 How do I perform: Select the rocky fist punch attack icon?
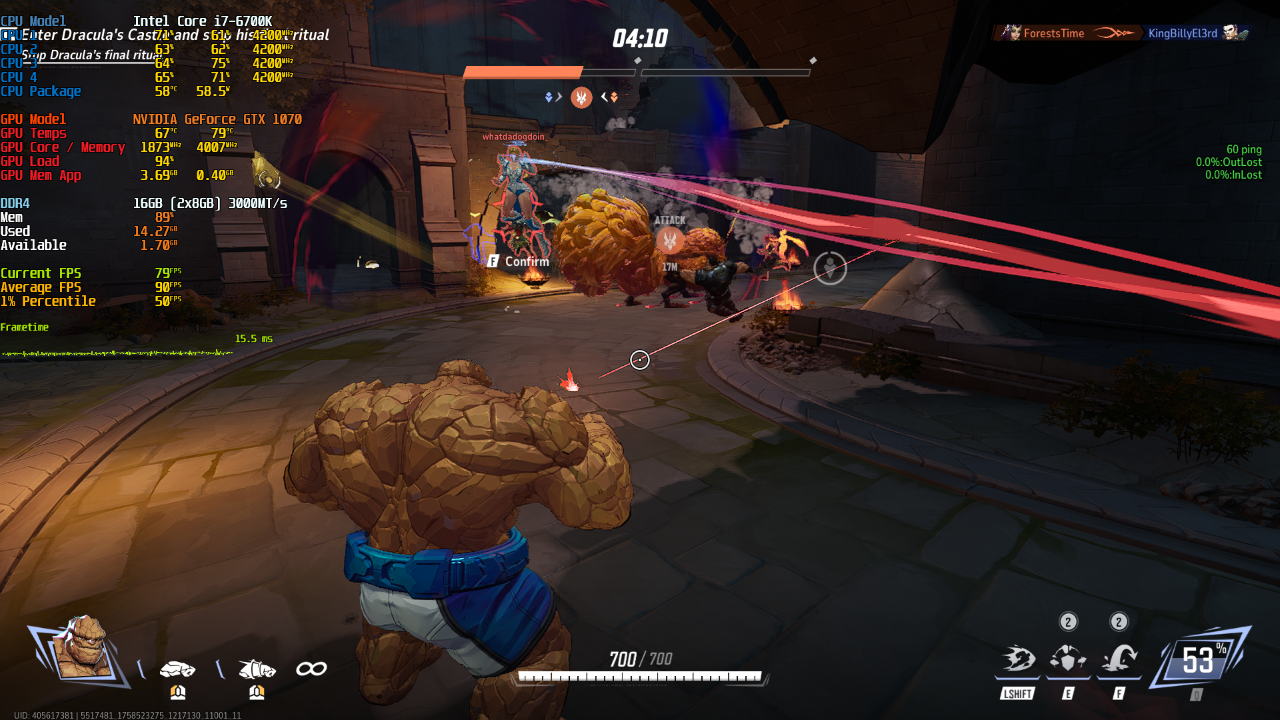[x=178, y=668]
